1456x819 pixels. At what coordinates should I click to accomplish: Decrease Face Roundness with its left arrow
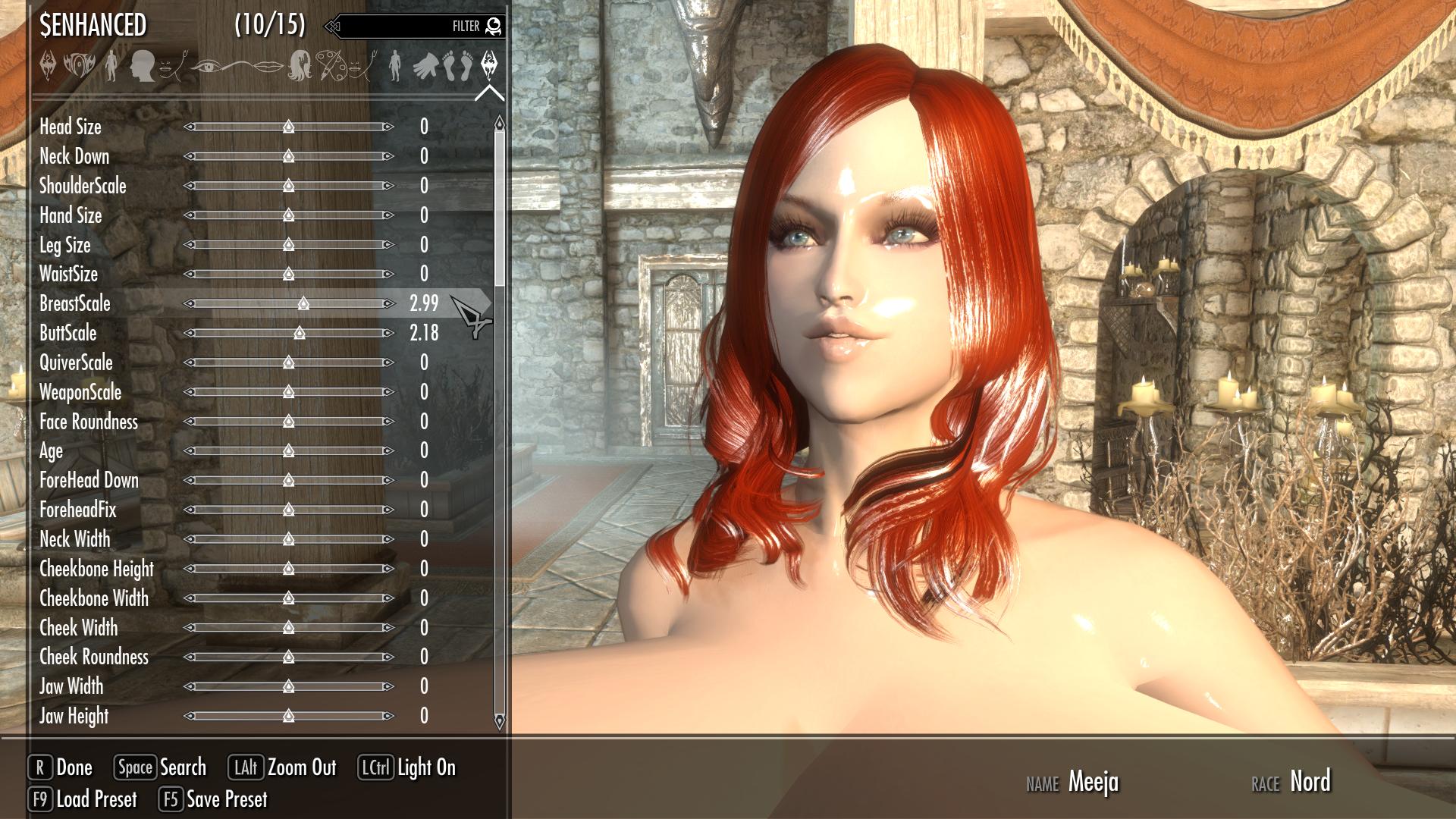coord(189,422)
